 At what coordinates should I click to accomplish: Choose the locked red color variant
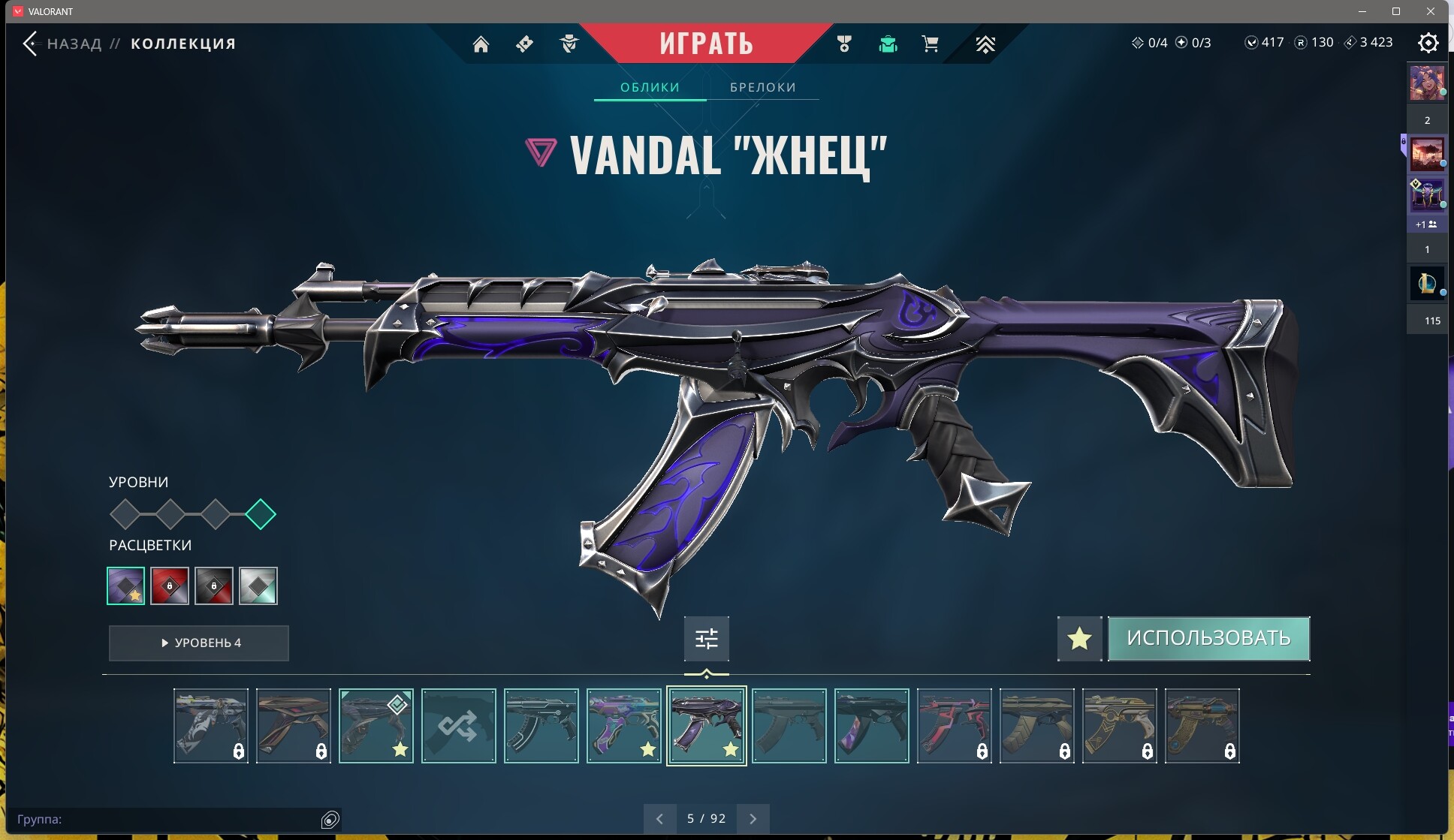pos(170,586)
